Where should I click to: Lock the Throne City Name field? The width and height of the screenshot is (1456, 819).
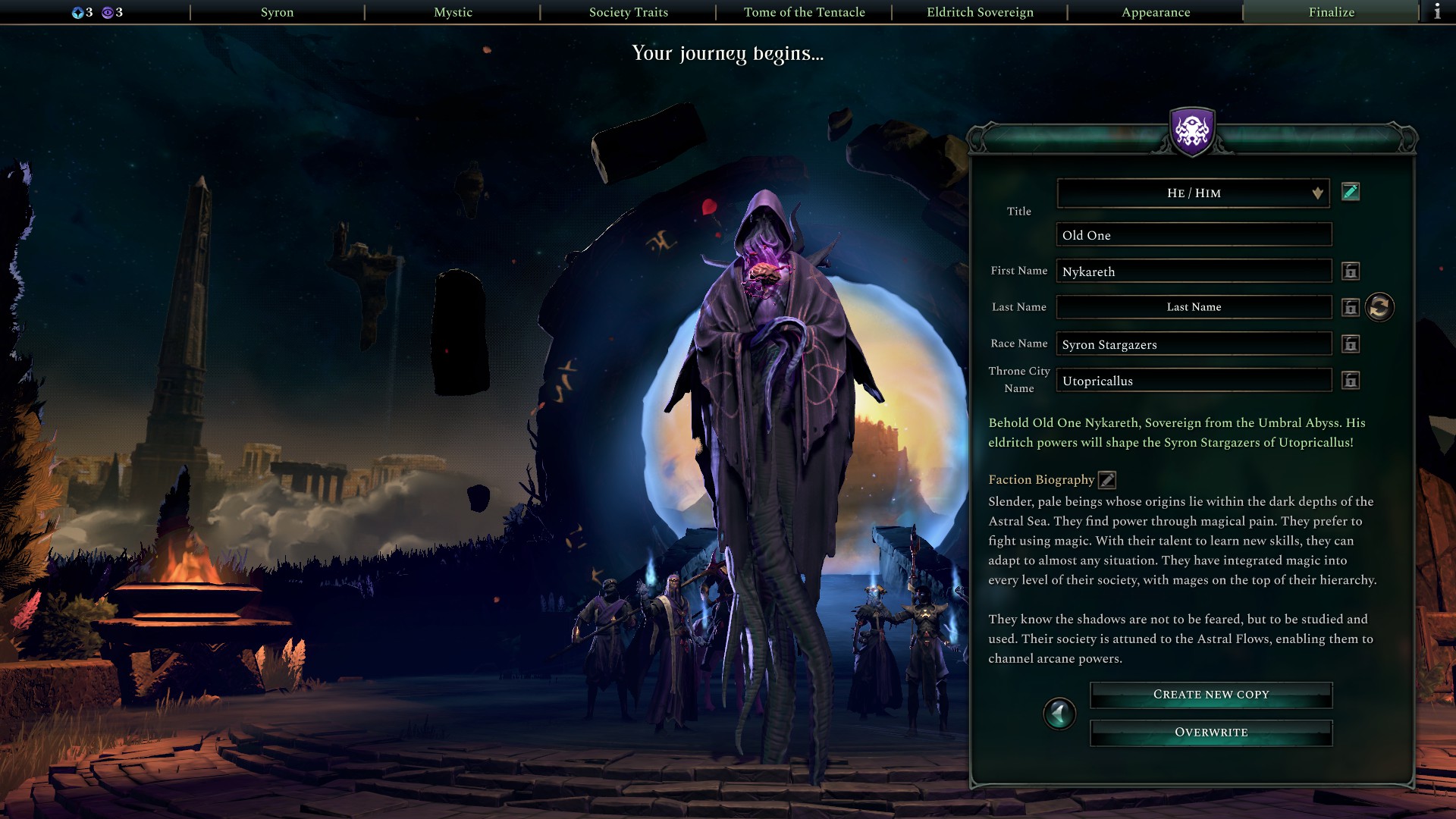(1351, 380)
